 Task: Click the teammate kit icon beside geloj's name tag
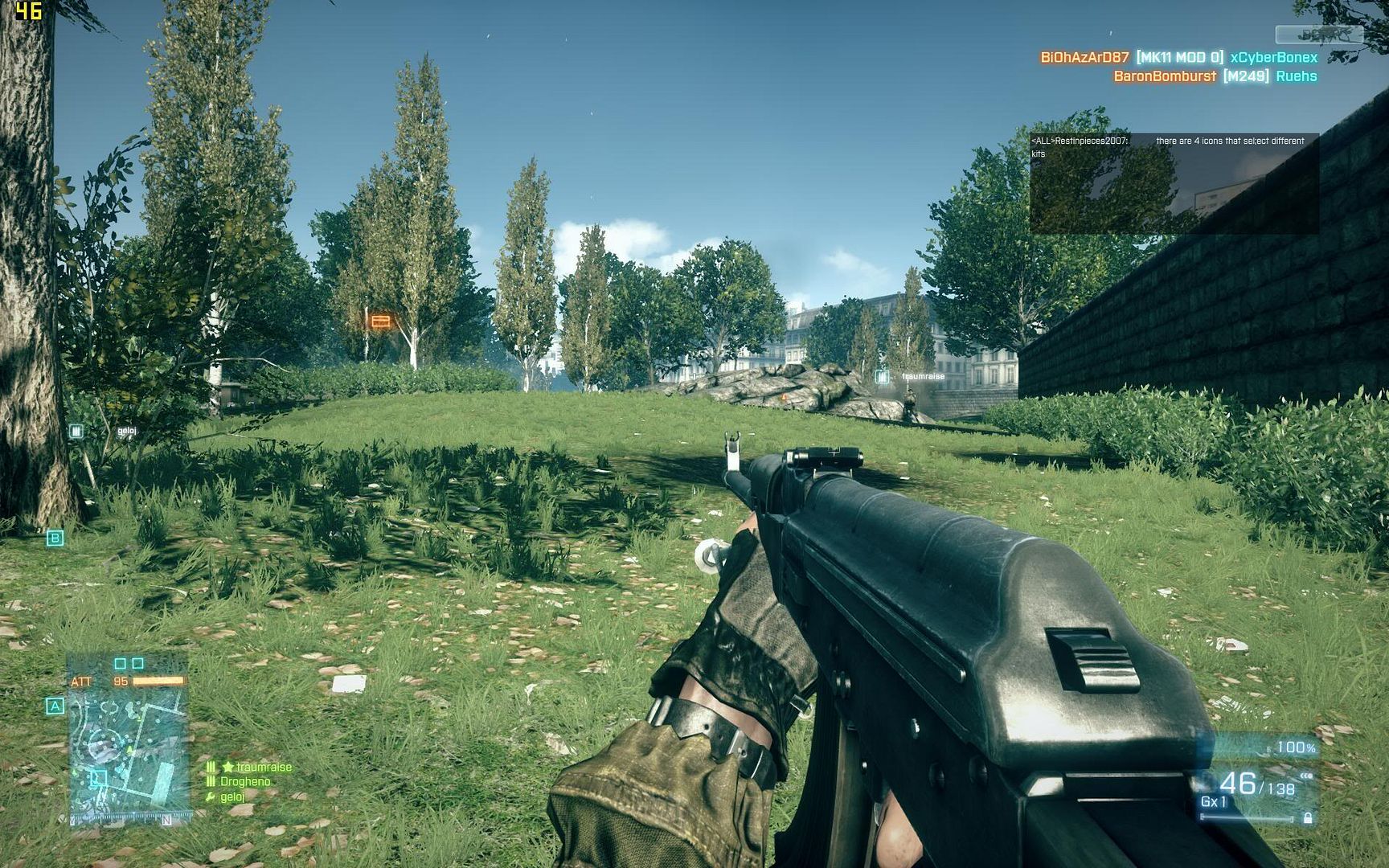click(x=76, y=432)
